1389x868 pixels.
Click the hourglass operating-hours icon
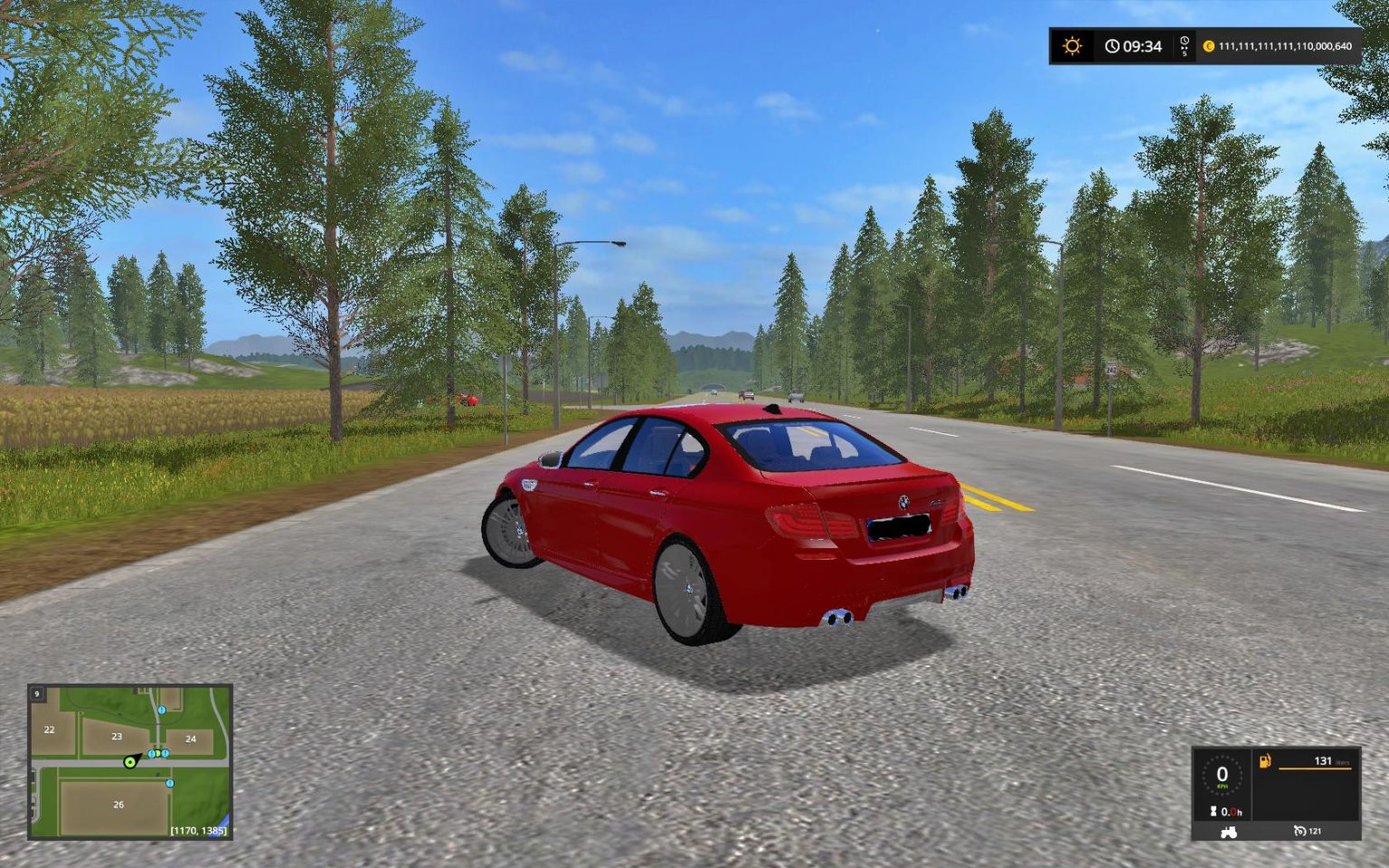[1214, 810]
